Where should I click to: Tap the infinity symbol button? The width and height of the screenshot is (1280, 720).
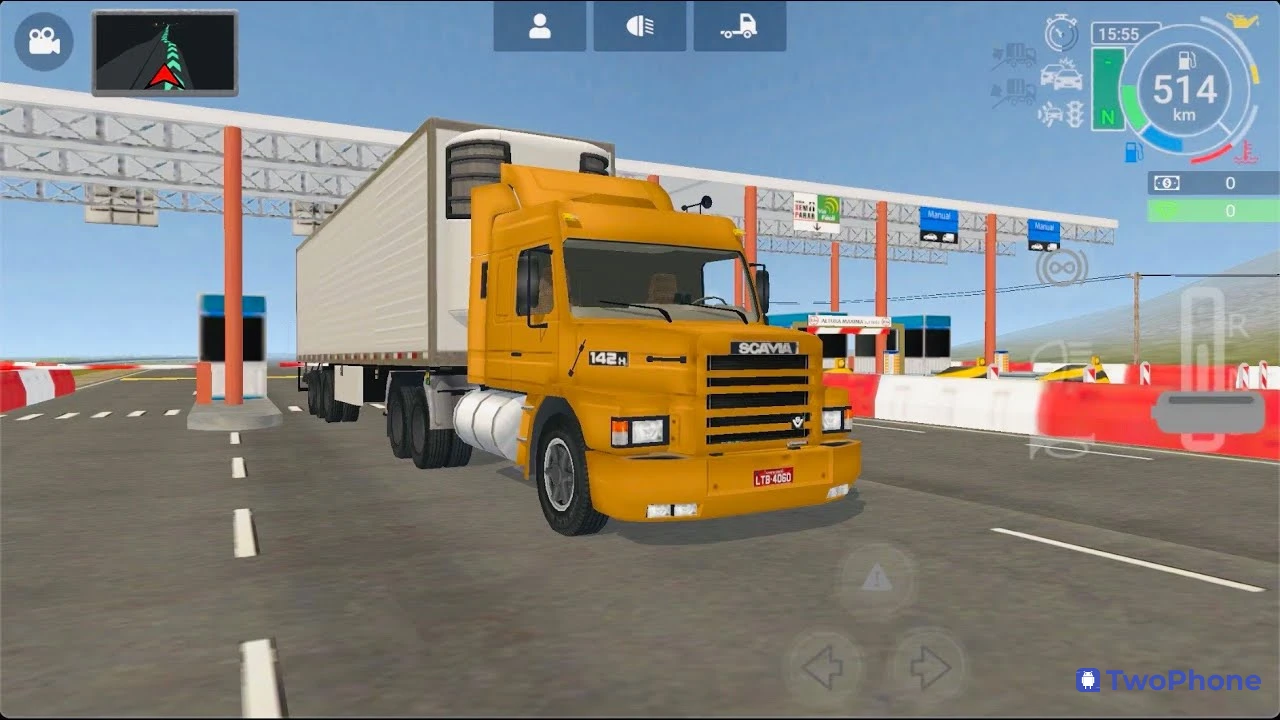point(1061,267)
